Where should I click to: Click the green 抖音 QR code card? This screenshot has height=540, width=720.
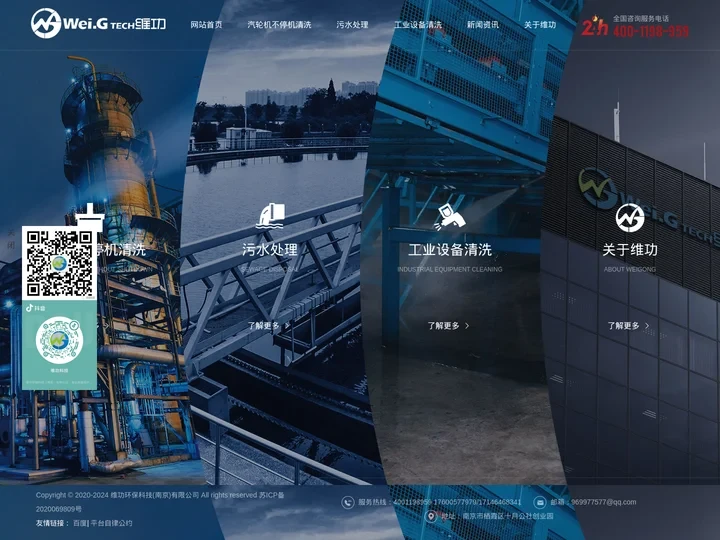[x=59, y=343]
